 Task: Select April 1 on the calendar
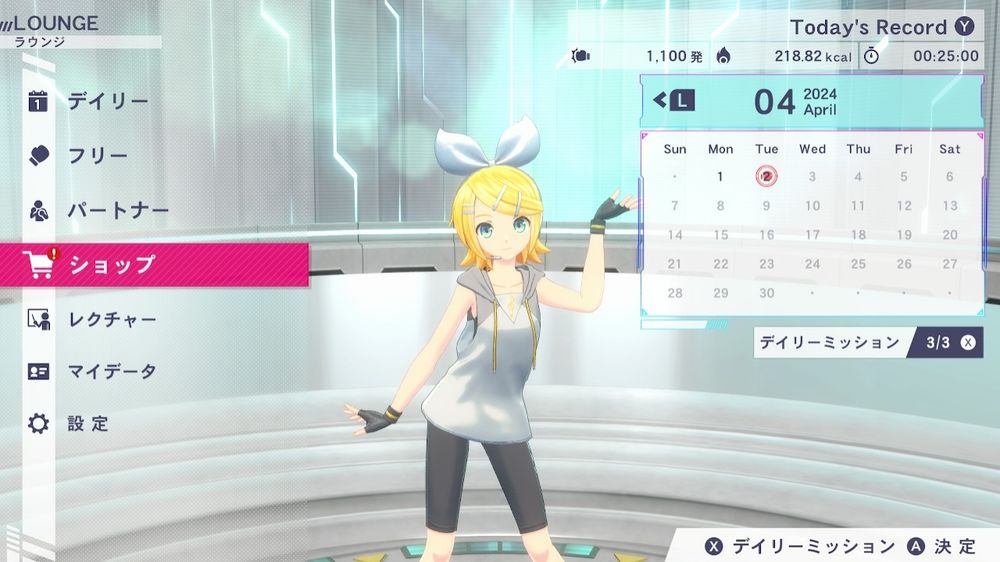[x=720, y=177]
